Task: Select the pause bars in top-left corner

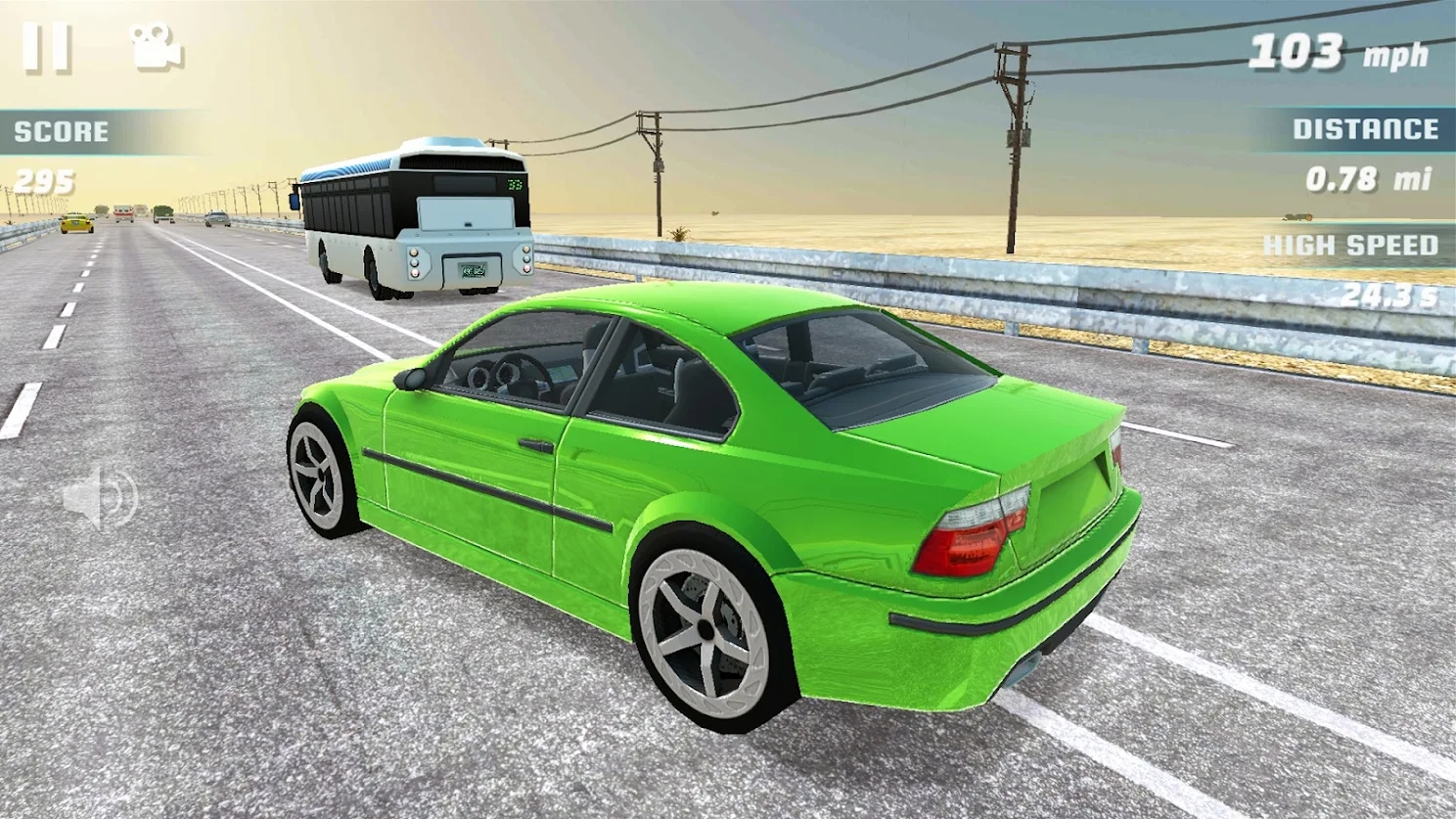Action: click(49, 45)
